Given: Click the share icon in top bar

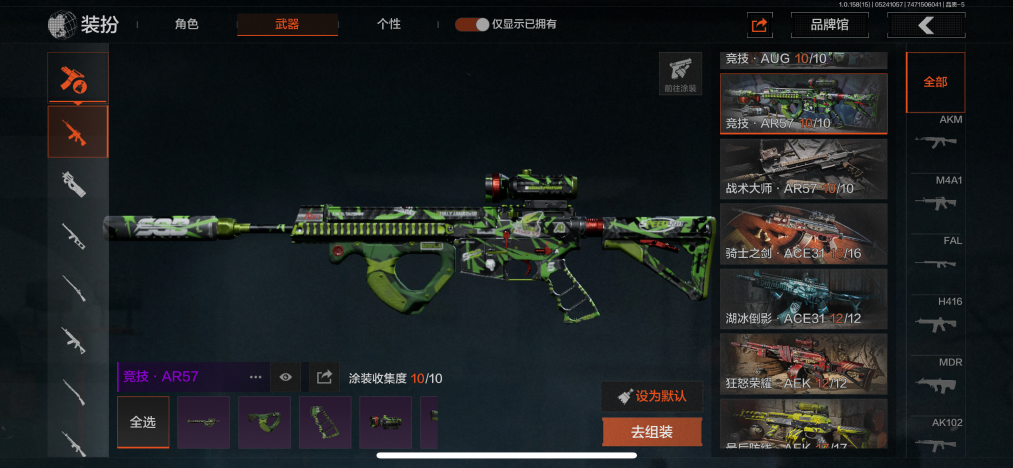Looking at the screenshot, I should click(x=760, y=25).
